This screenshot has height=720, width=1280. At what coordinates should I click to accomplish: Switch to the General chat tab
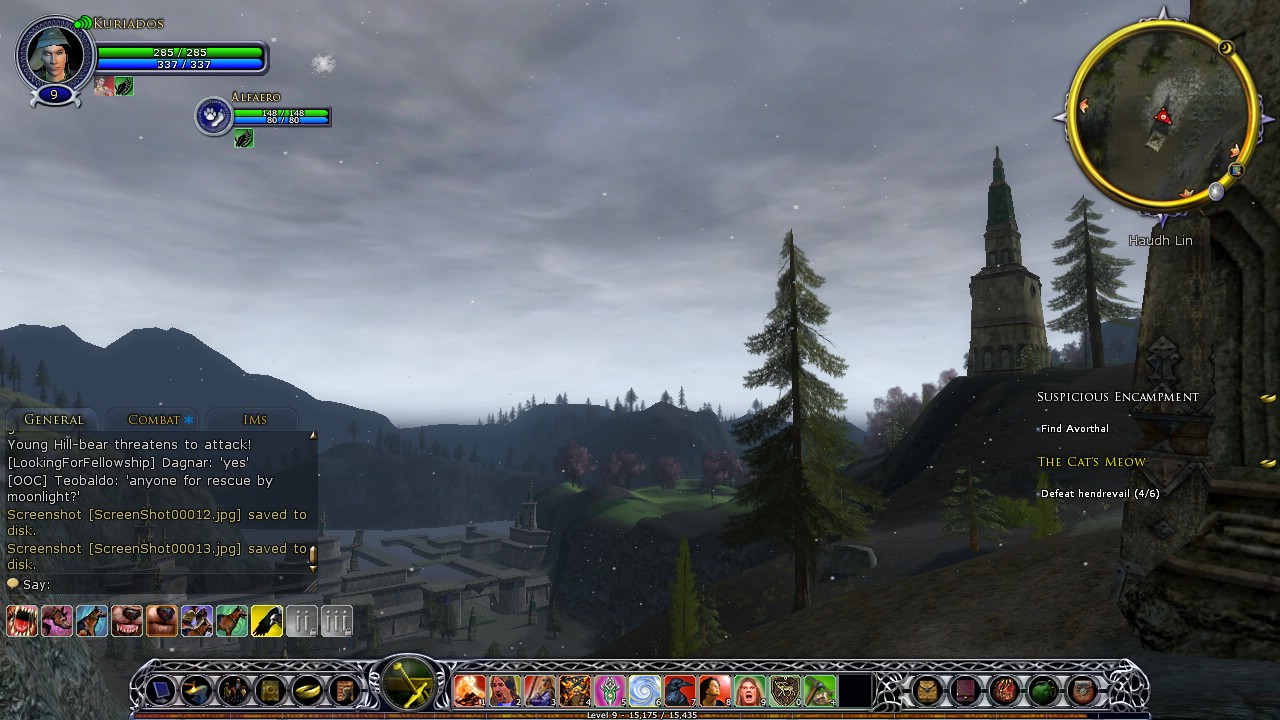pyautogui.click(x=53, y=420)
